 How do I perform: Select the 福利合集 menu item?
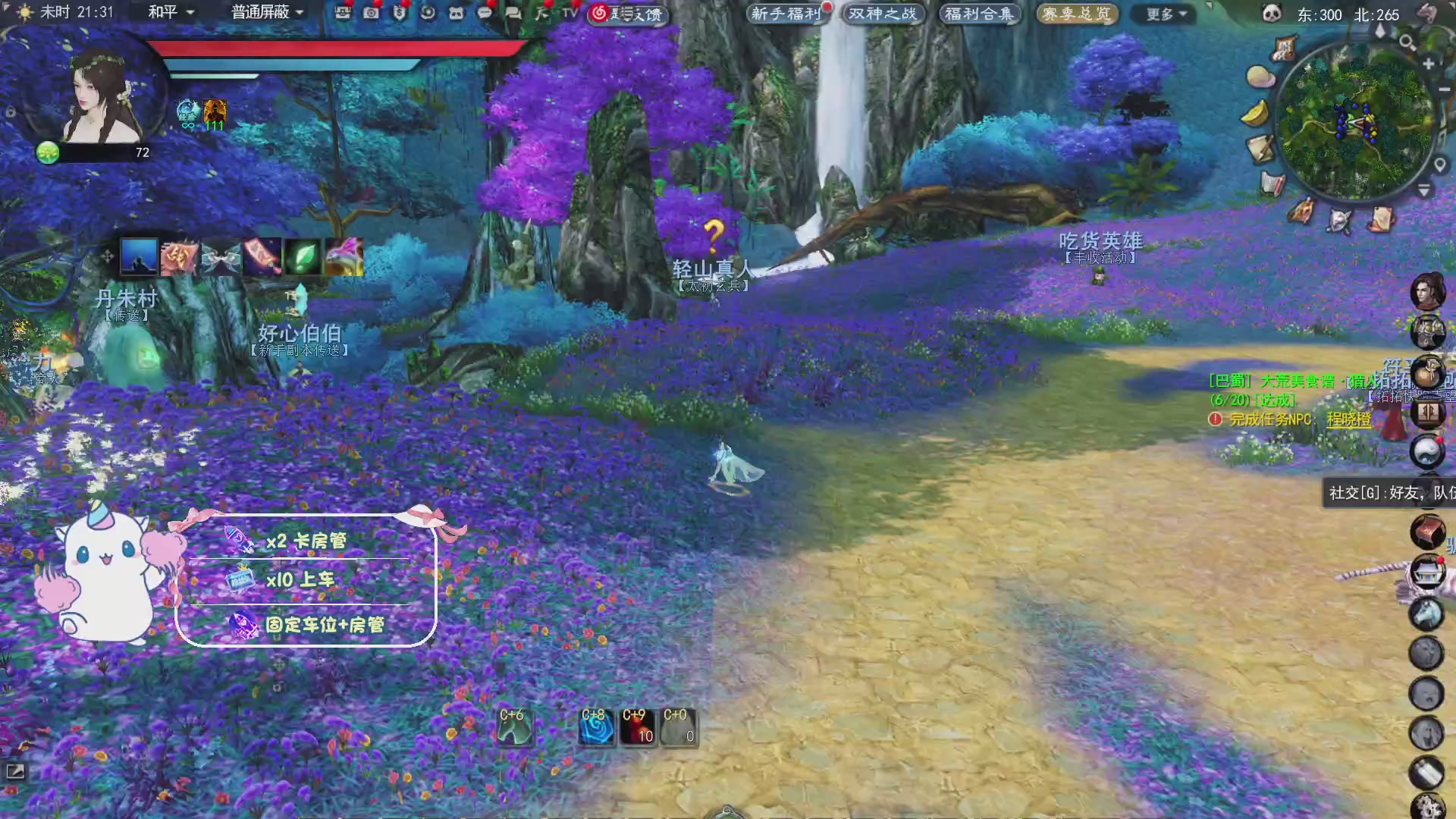978,13
